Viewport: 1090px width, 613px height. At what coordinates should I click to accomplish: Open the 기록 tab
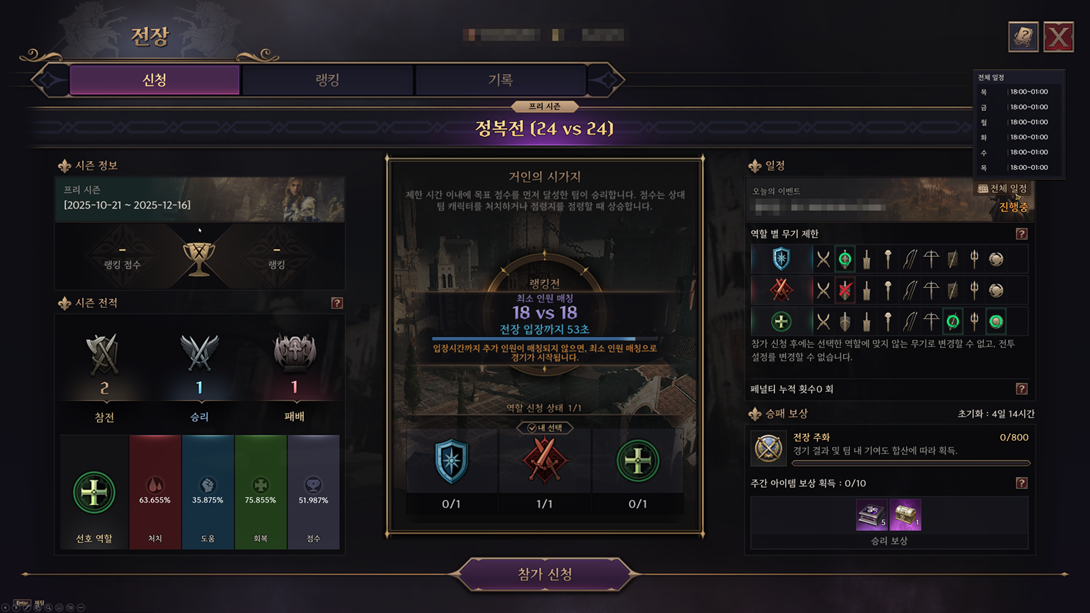click(x=500, y=80)
